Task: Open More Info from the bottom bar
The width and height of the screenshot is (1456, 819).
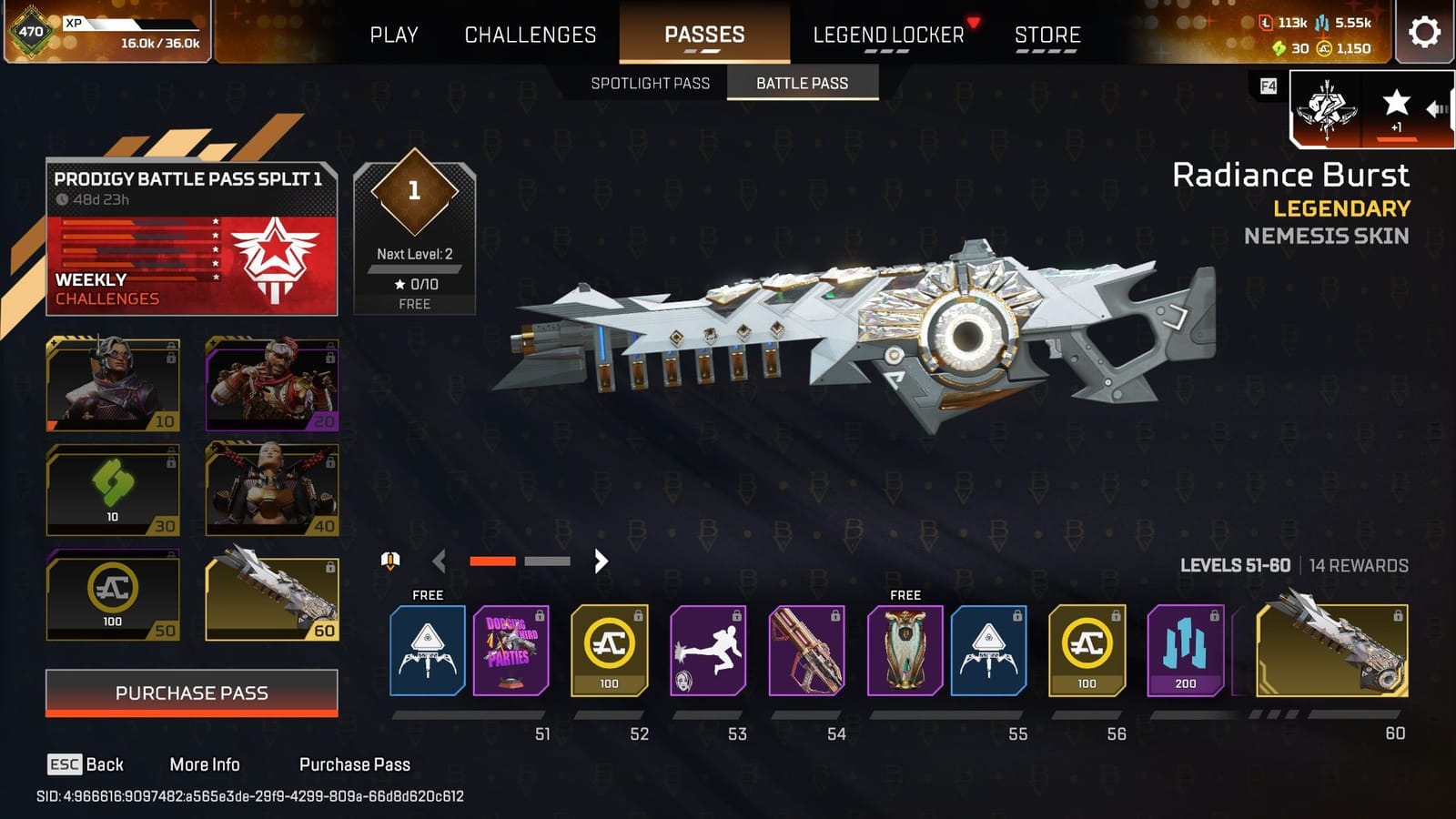Action: pyautogui.click(x=205, y=764)
